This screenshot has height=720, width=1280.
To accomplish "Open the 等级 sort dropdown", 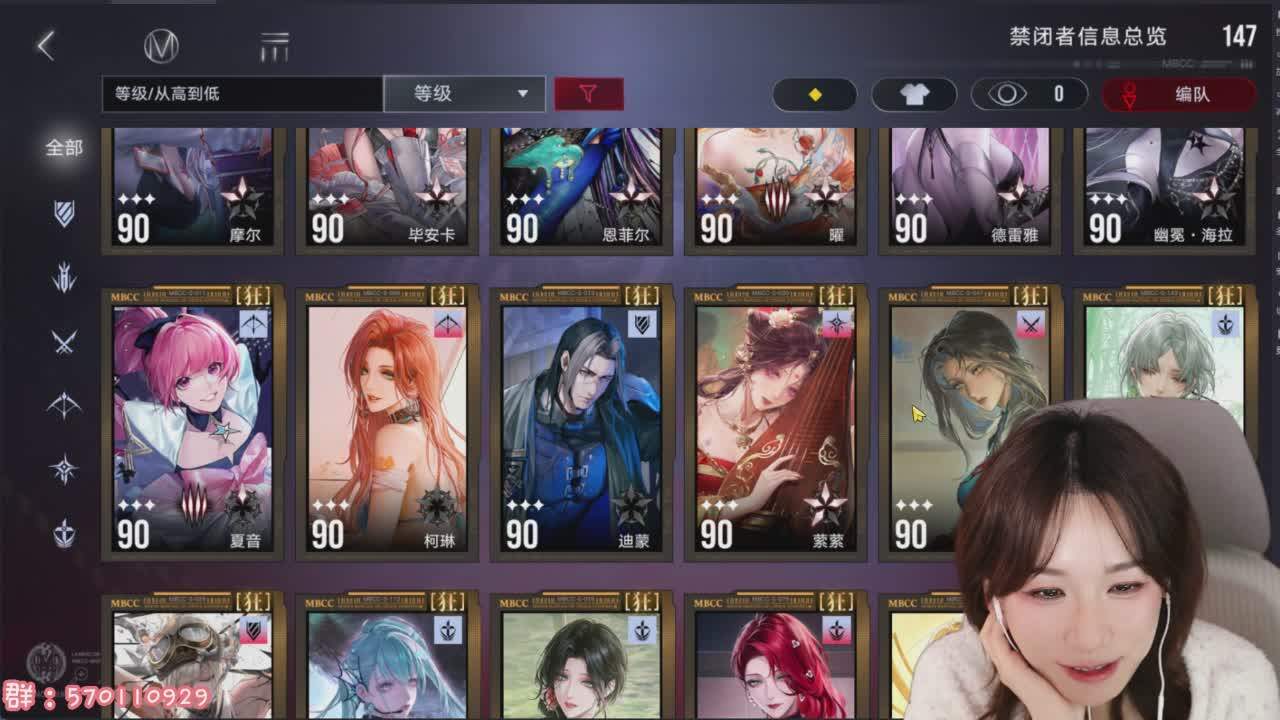I will [x=466, y=94].
